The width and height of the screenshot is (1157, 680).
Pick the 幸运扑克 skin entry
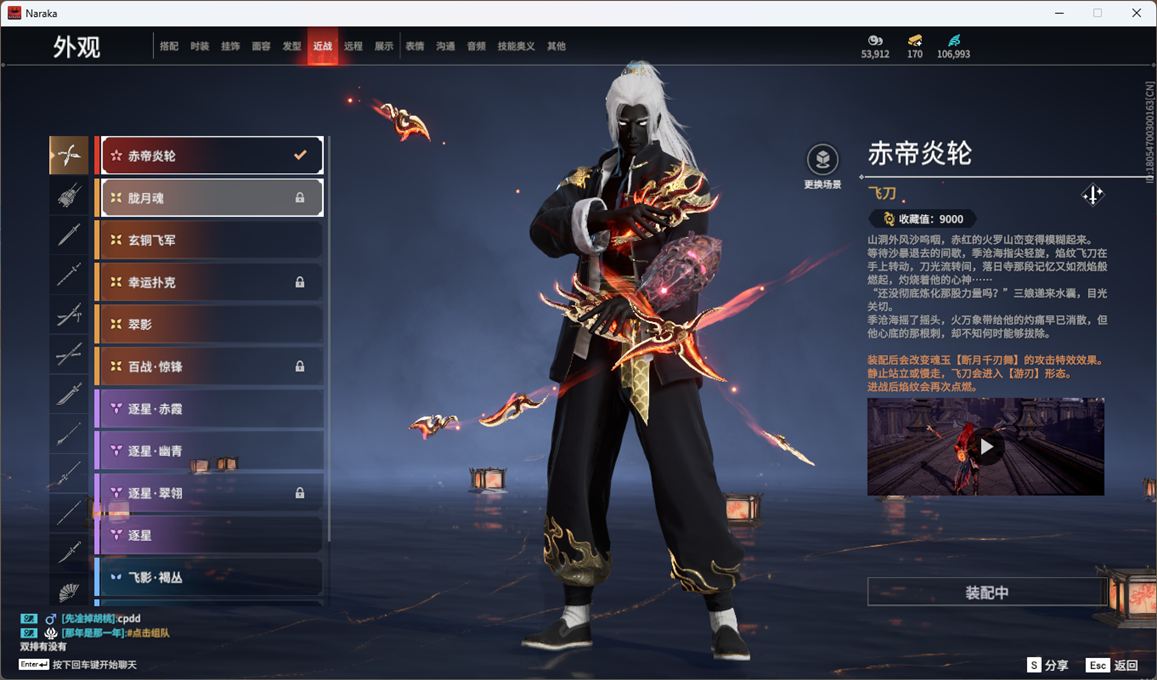[x=210, y=283]
